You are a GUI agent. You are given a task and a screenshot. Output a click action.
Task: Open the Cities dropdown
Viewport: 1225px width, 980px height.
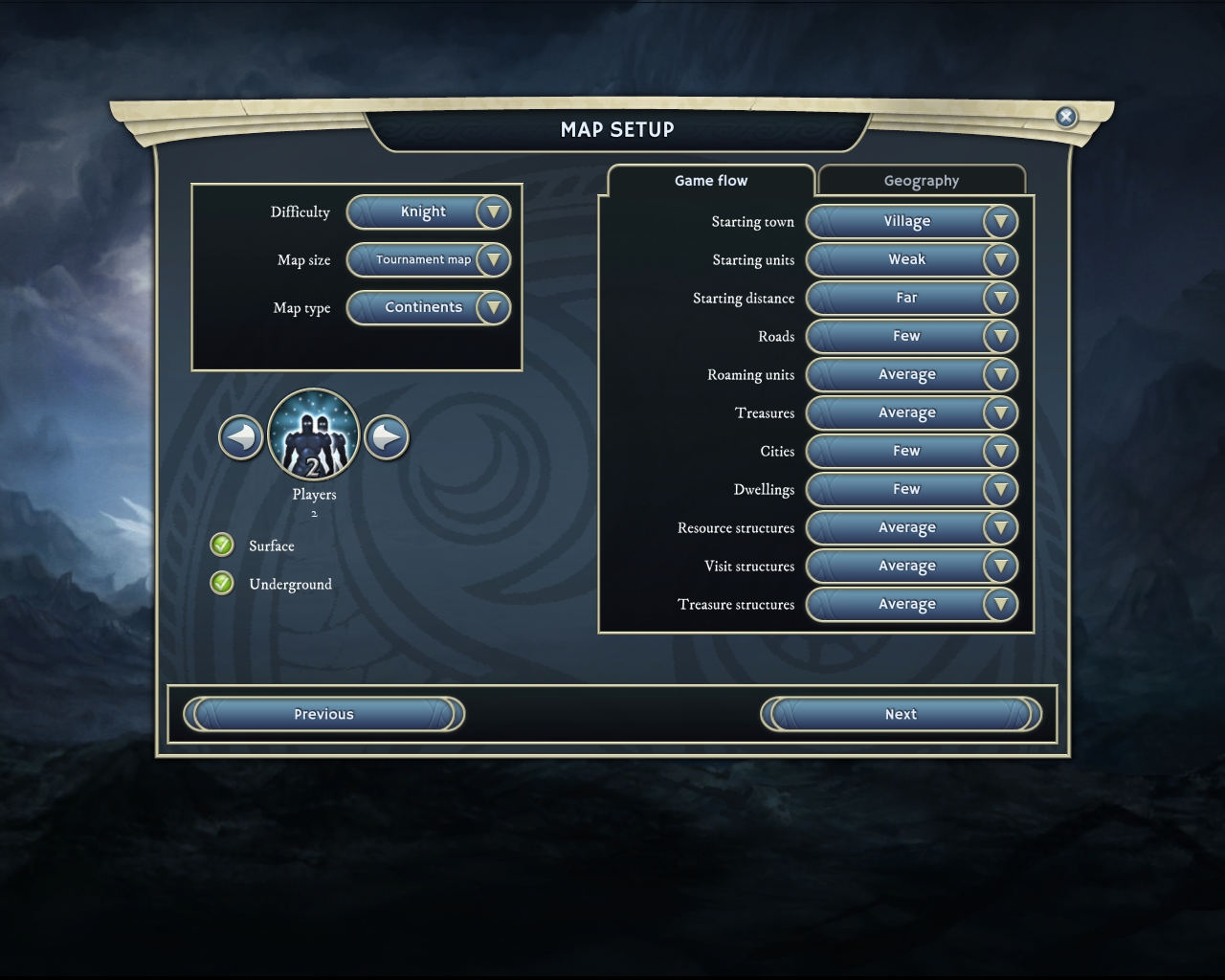1000,452
